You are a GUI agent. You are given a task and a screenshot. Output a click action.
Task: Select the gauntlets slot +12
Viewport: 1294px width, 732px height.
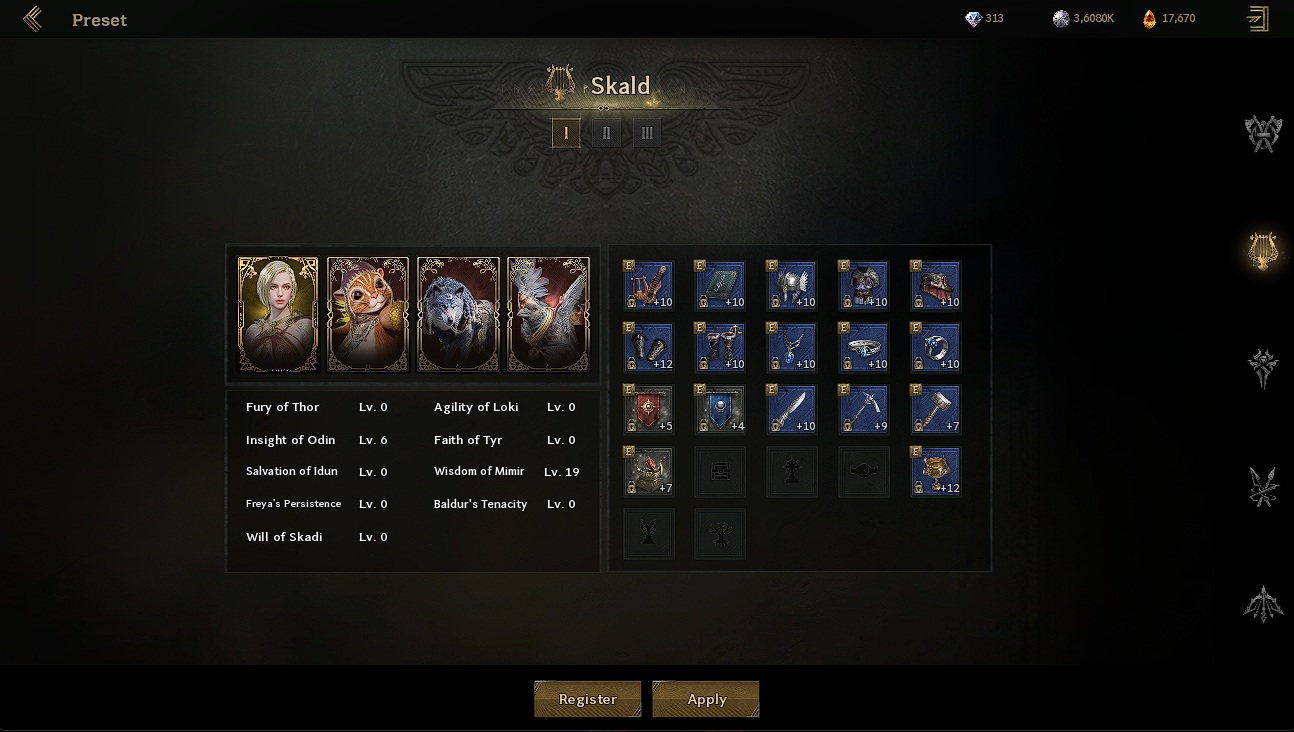point(648,348)
